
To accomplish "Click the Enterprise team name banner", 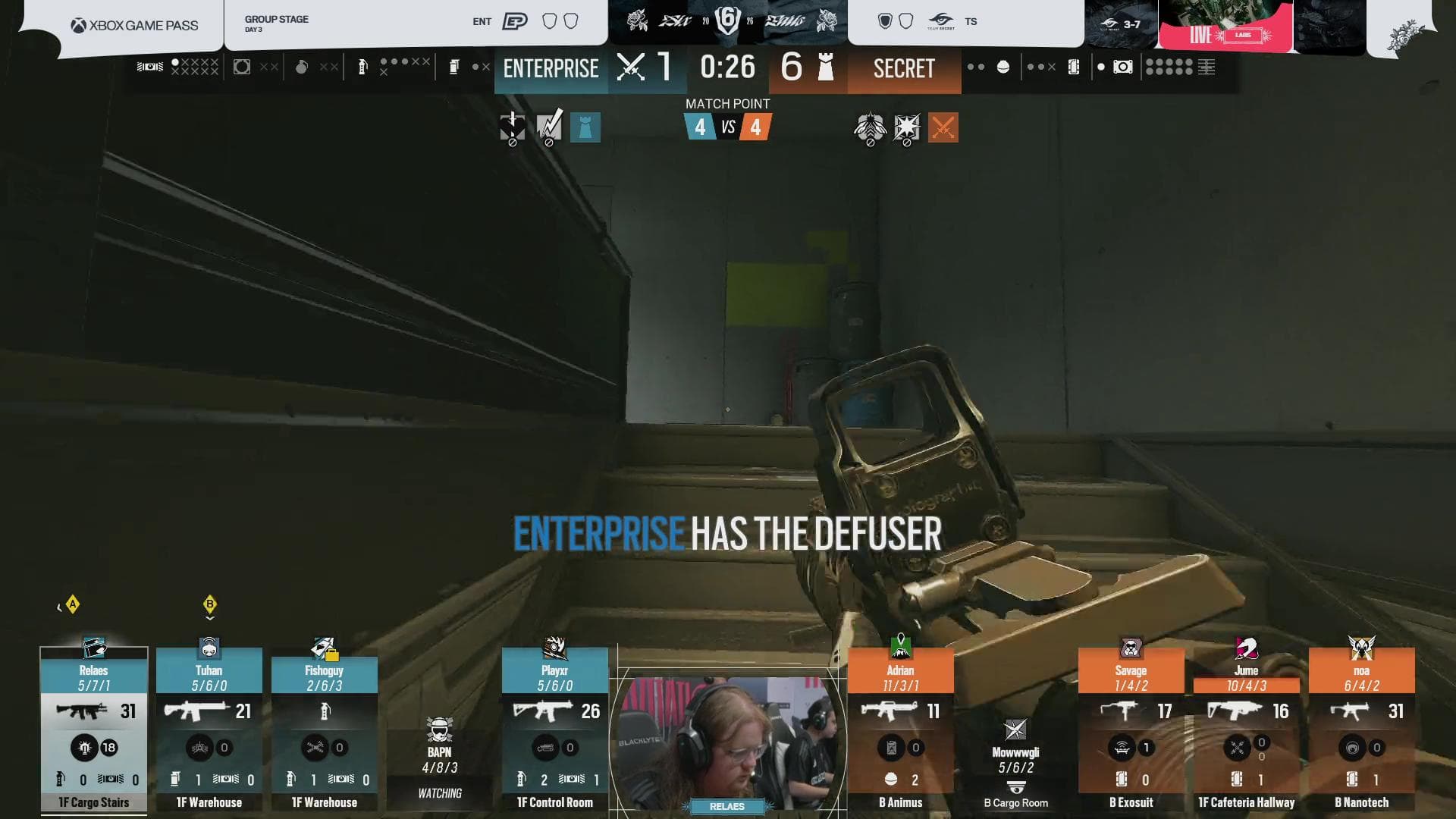I will point(551,68).
